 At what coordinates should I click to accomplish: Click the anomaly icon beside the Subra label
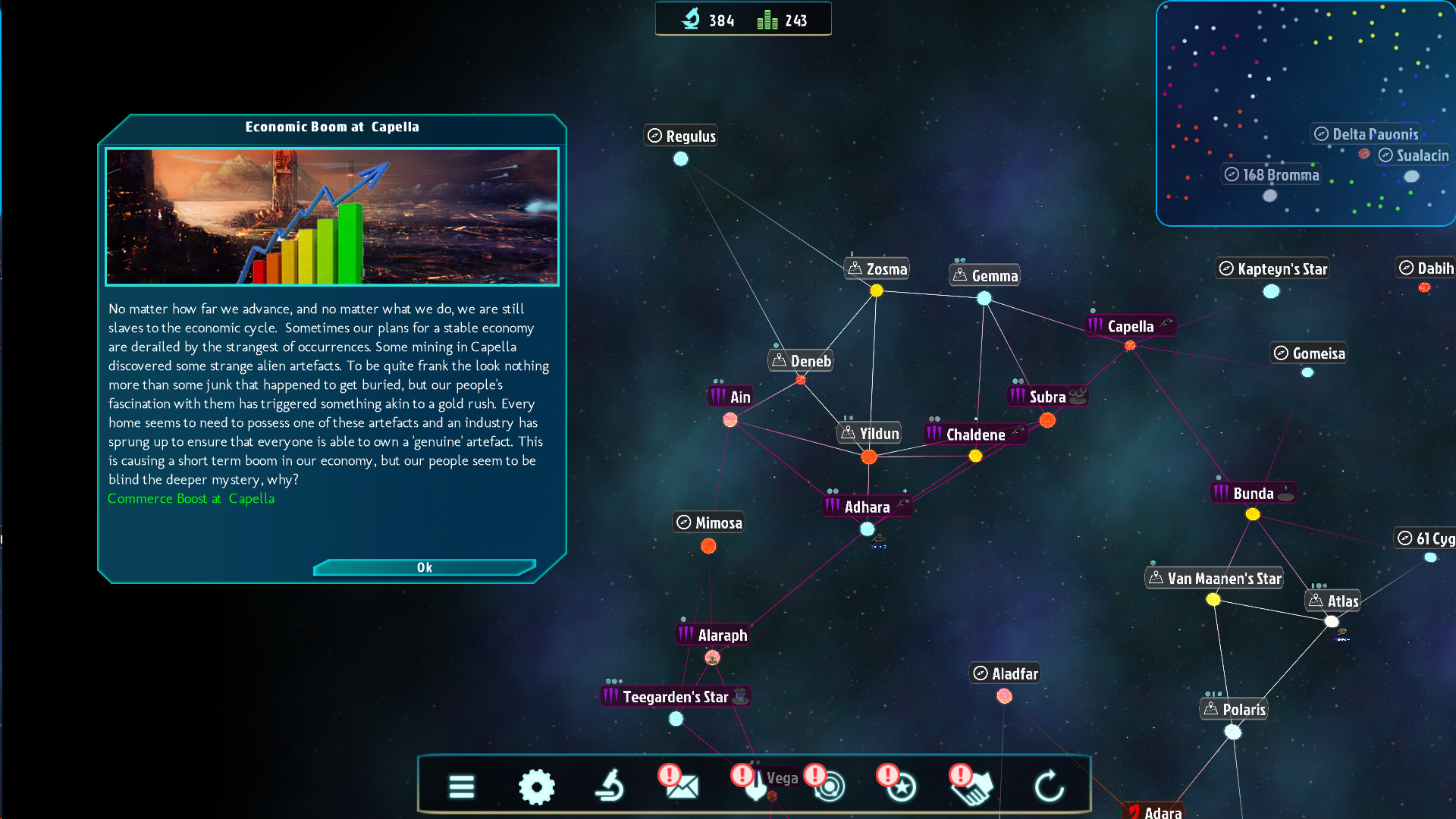coord(1078,395)
